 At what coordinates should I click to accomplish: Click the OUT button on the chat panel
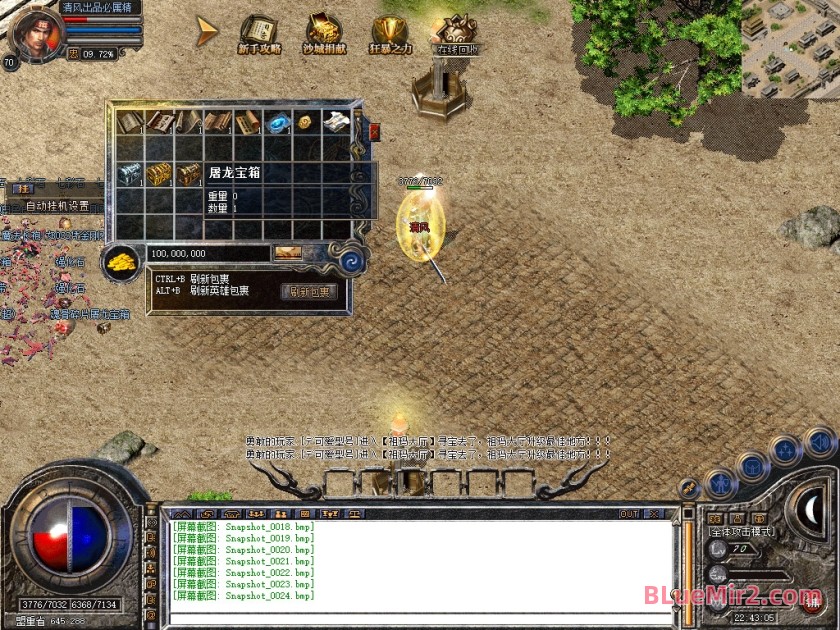click(629, 514)
